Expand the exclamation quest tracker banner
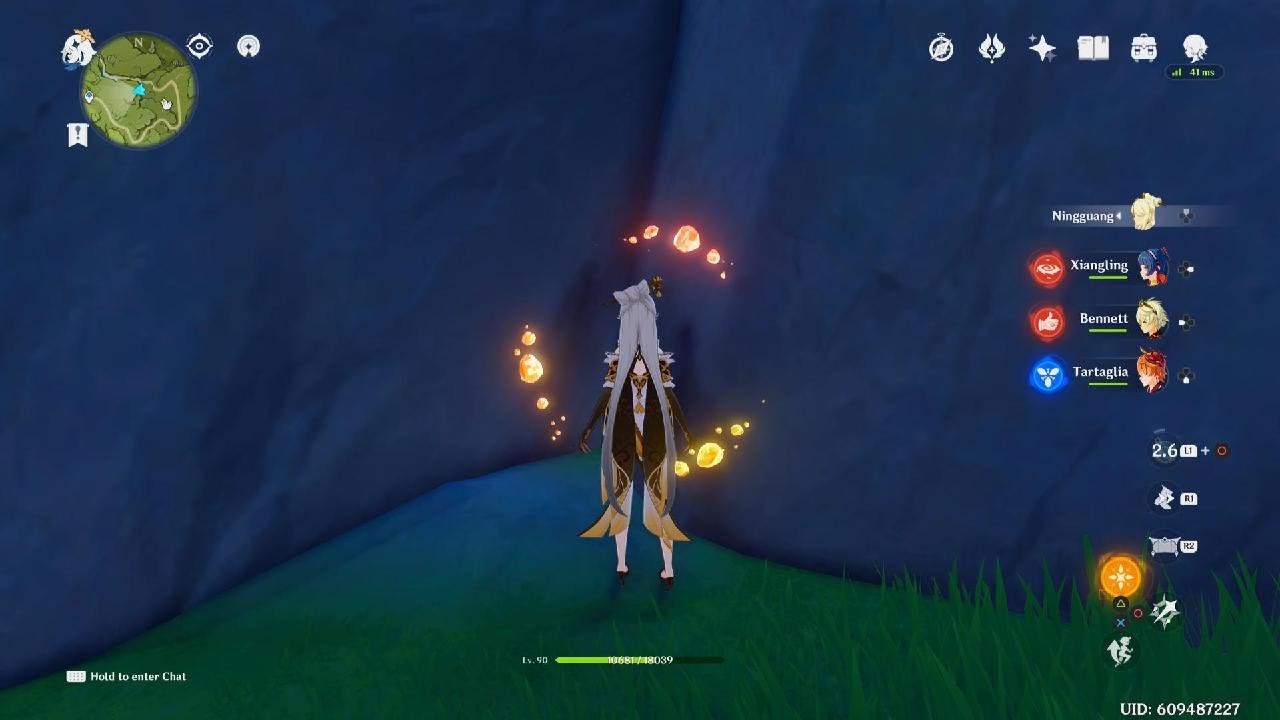The height and width of the screenshot is (720, 1280). (76, 133)
